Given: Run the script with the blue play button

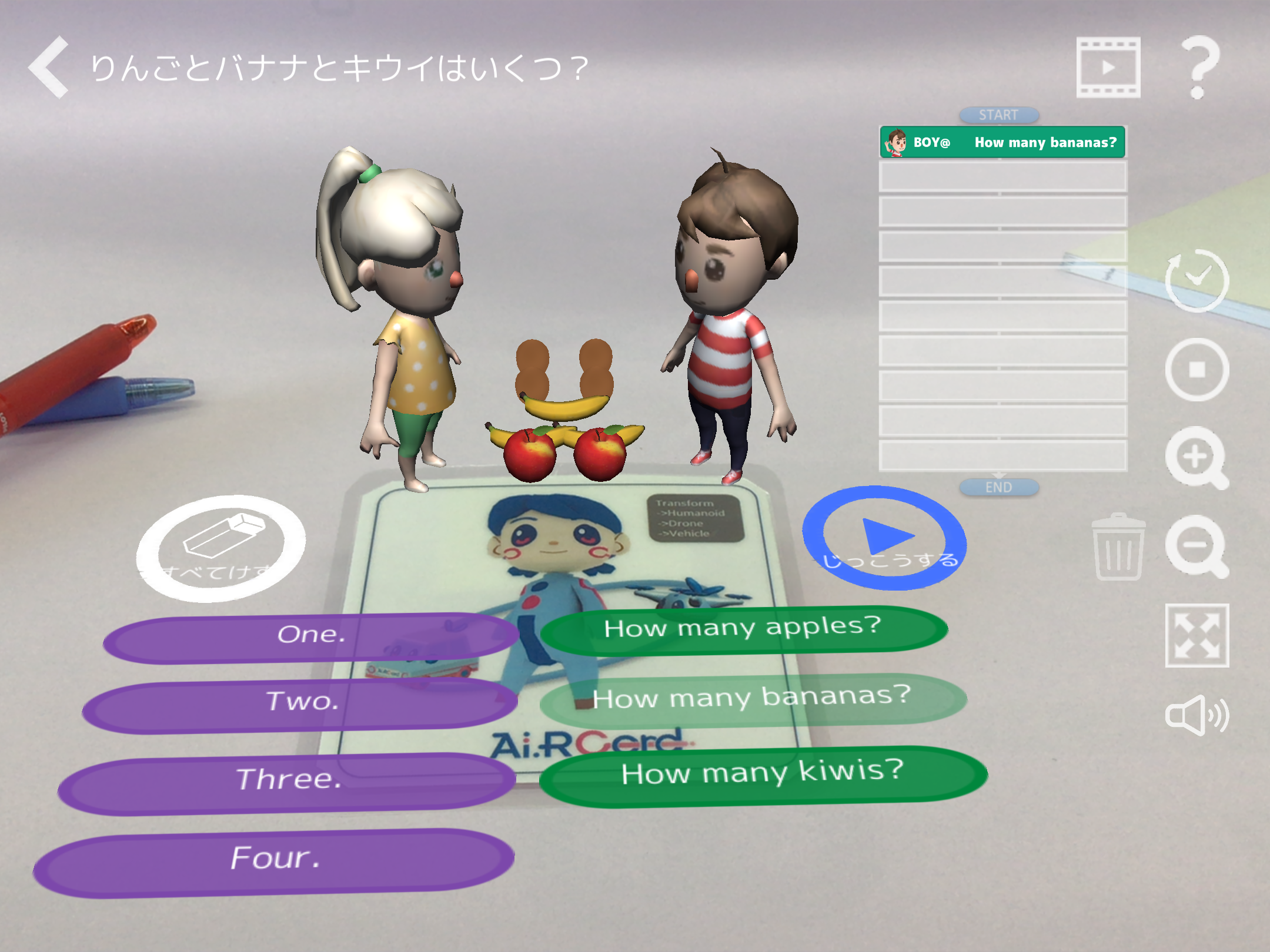Looking at the screenshot, I should tap(884, 538).
